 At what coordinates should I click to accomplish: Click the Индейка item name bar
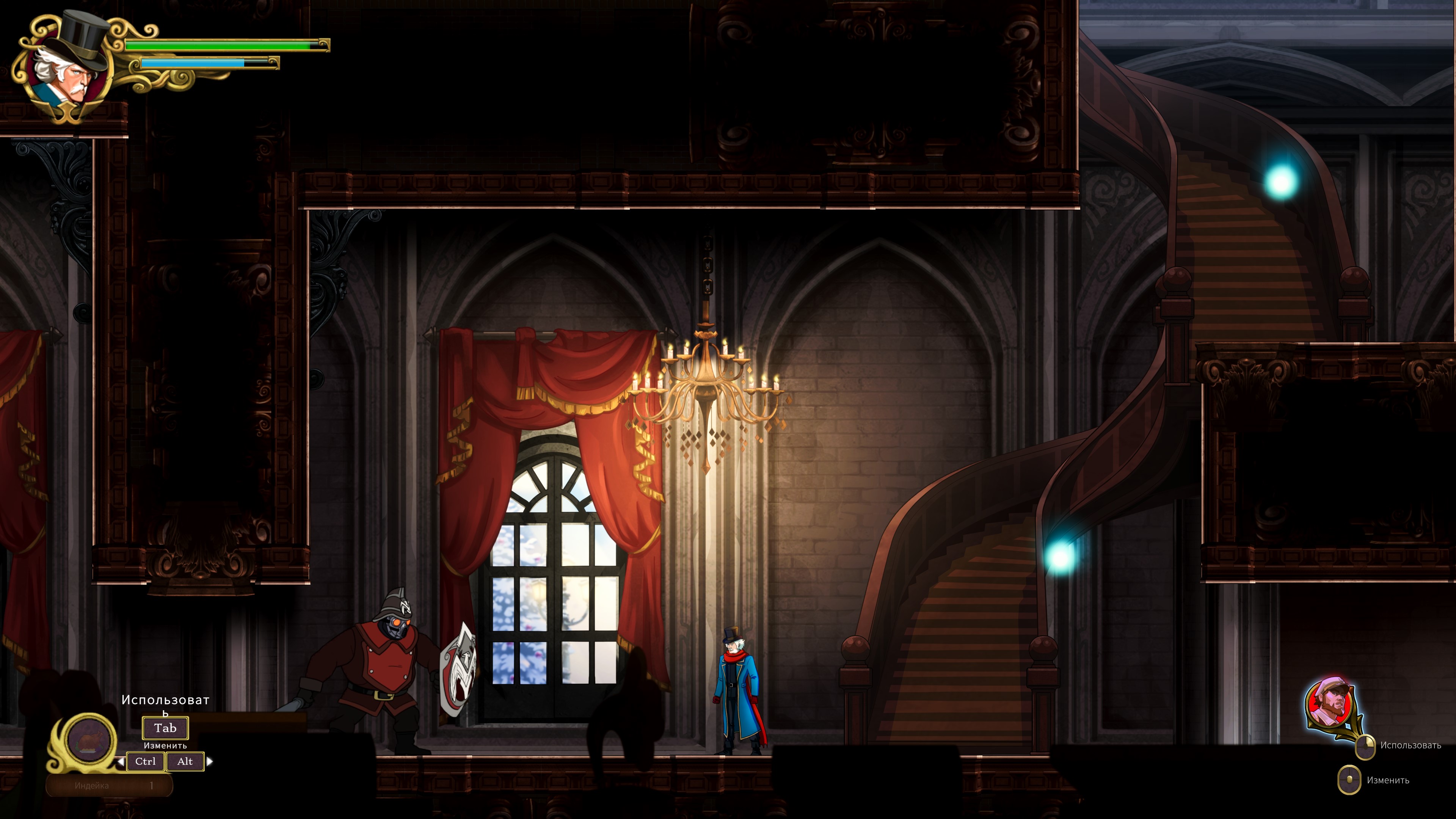(109, 785)
